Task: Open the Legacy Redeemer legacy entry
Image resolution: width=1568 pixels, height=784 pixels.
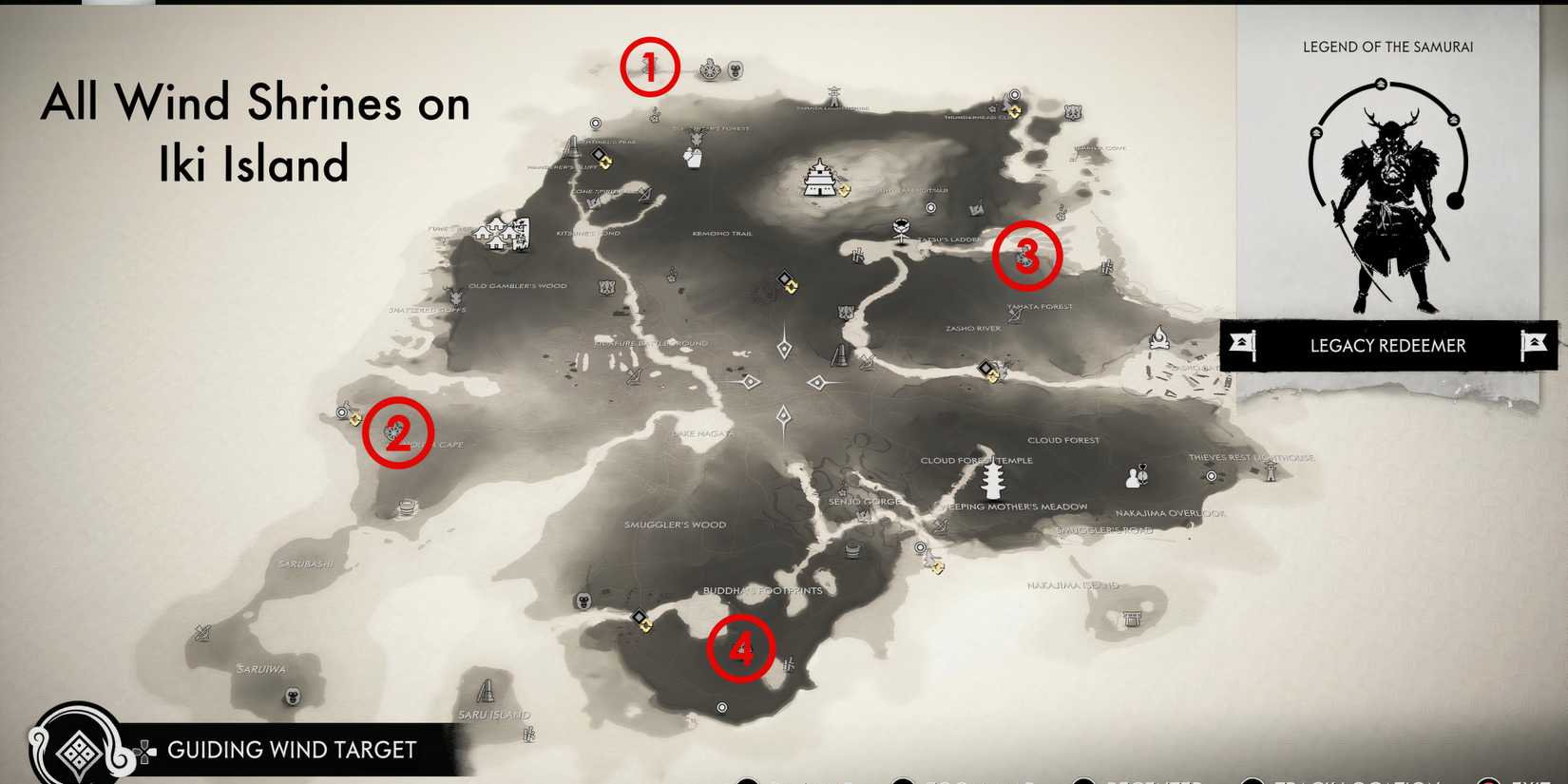Action: click(x=1387, y=346)
